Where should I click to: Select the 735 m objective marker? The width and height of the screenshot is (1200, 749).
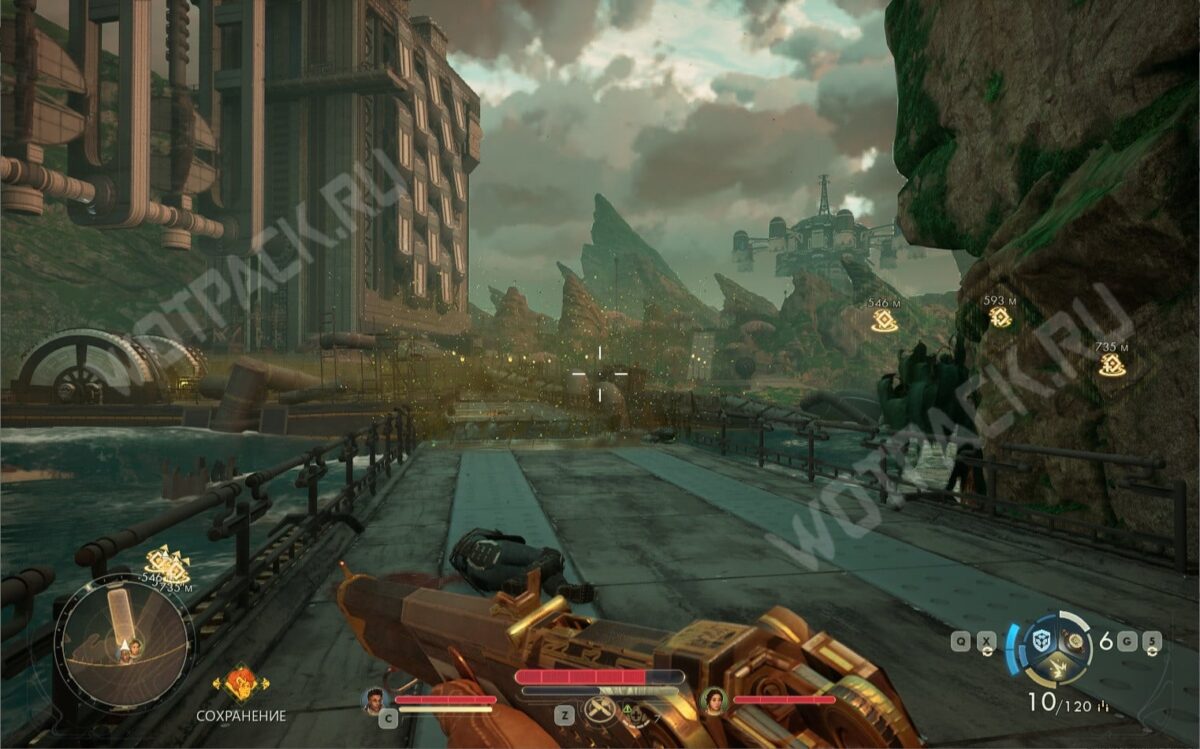pyautogui.click(x=1112, y=365)
